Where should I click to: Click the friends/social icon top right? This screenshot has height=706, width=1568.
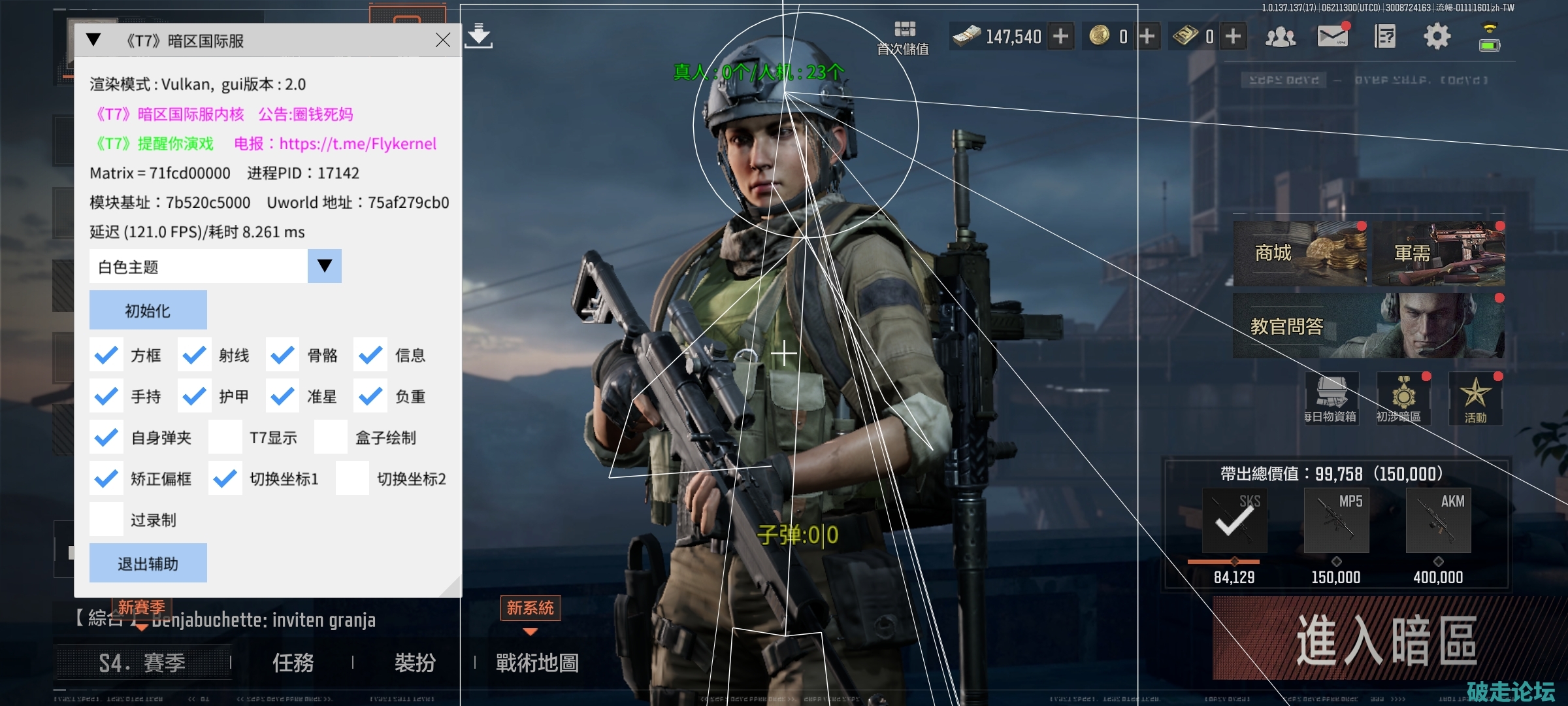coord(1281,37)
